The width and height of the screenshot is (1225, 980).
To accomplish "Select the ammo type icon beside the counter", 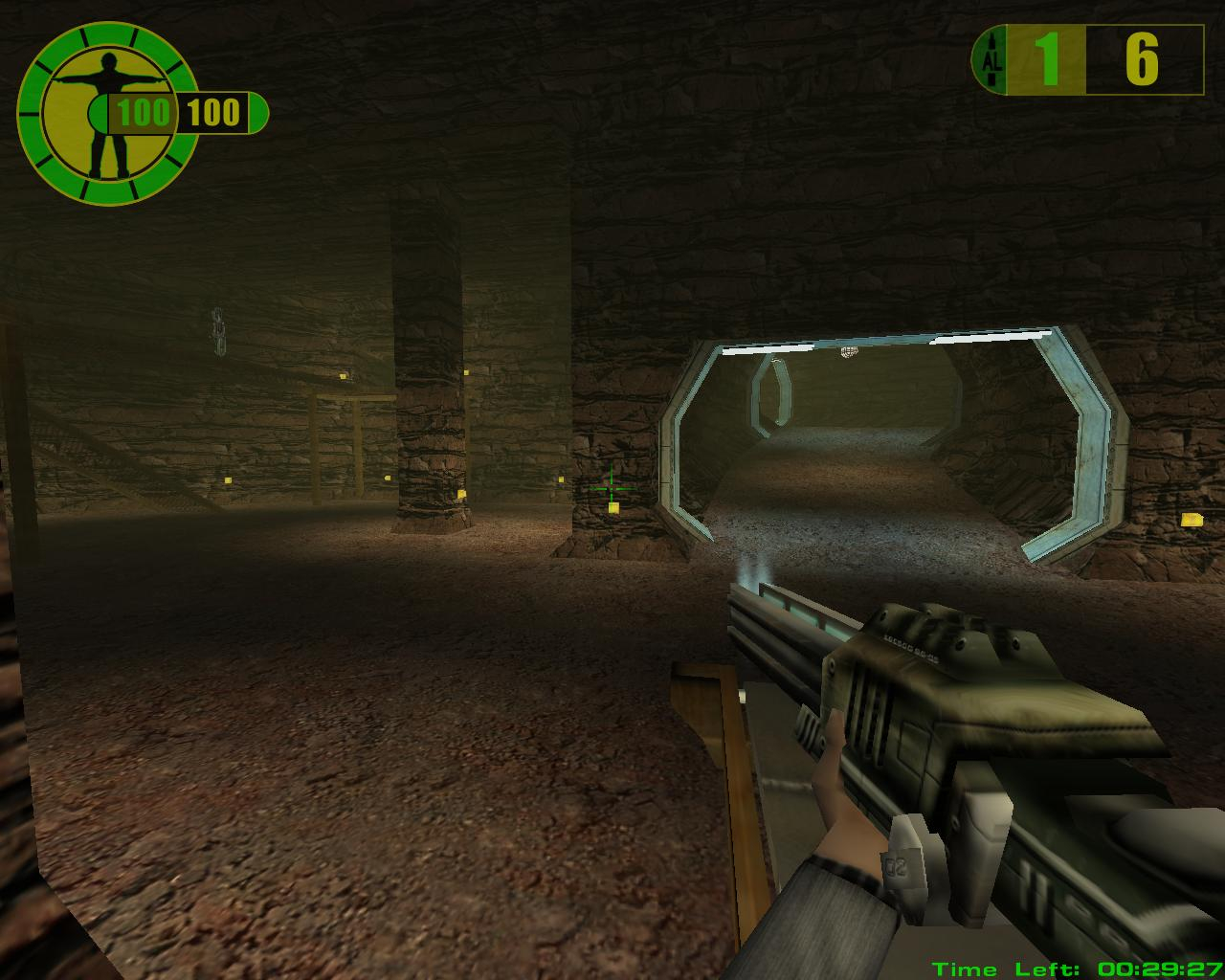I will [x=991, y=60].
